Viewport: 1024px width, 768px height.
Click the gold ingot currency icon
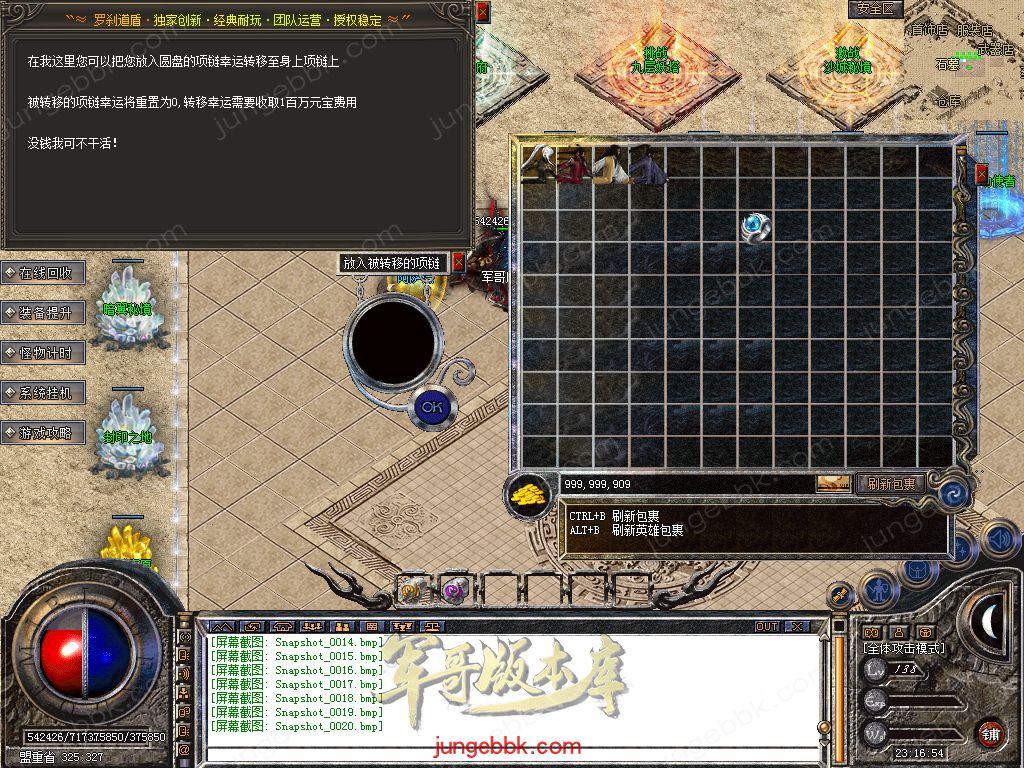(528, 493)
